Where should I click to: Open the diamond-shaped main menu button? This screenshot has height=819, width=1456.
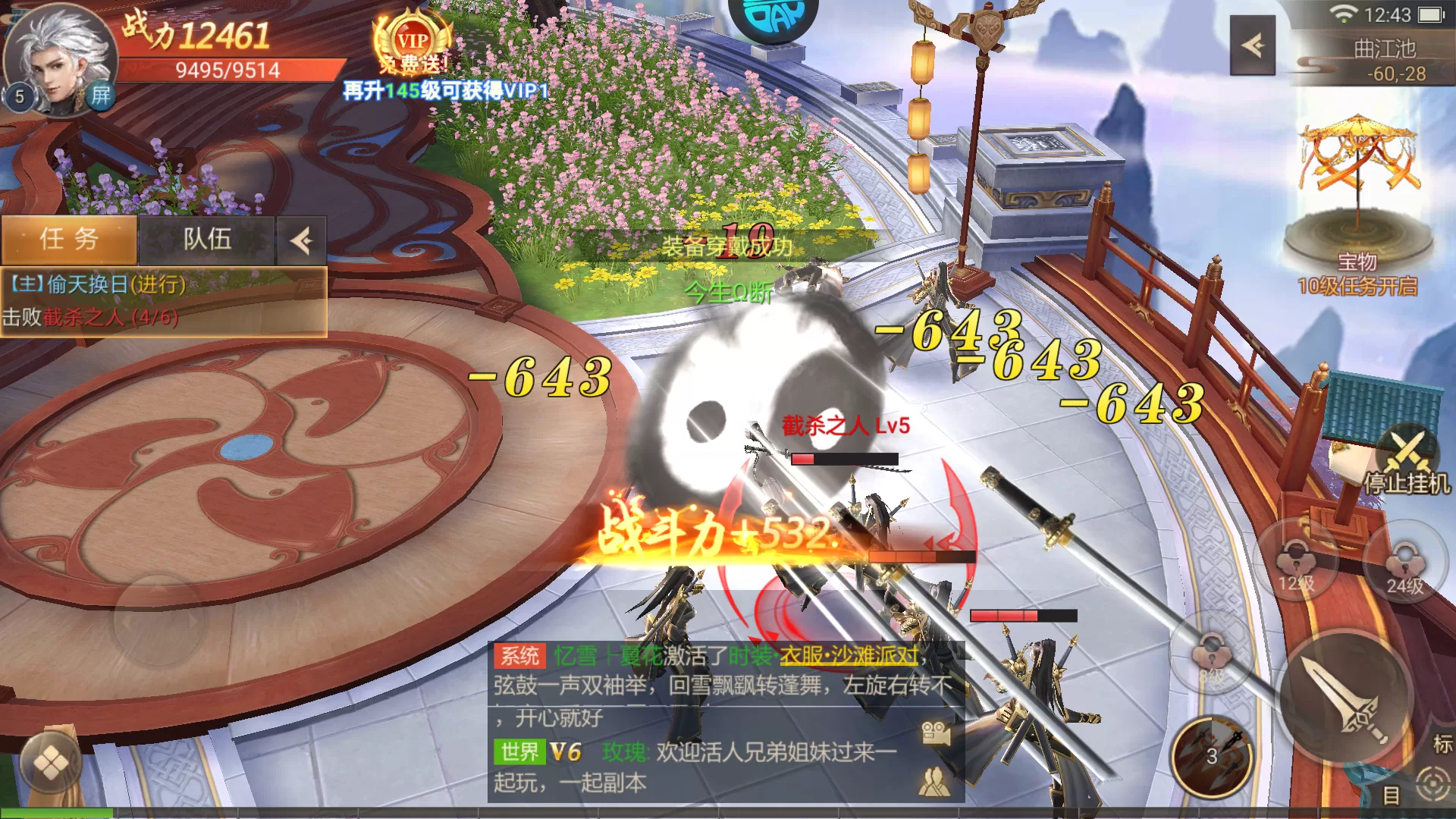(51, 764)
